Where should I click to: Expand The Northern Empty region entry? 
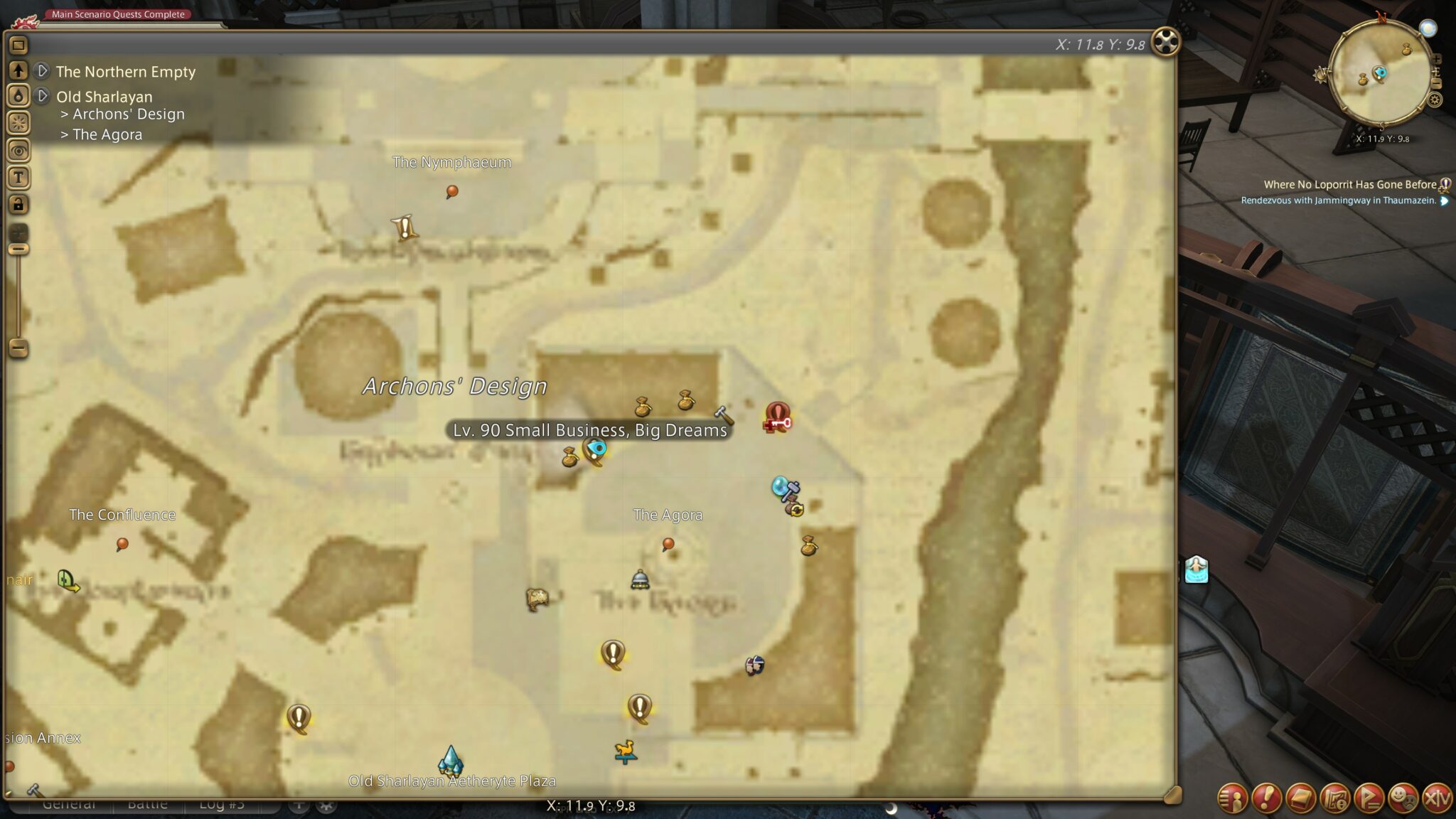(42, 72)
